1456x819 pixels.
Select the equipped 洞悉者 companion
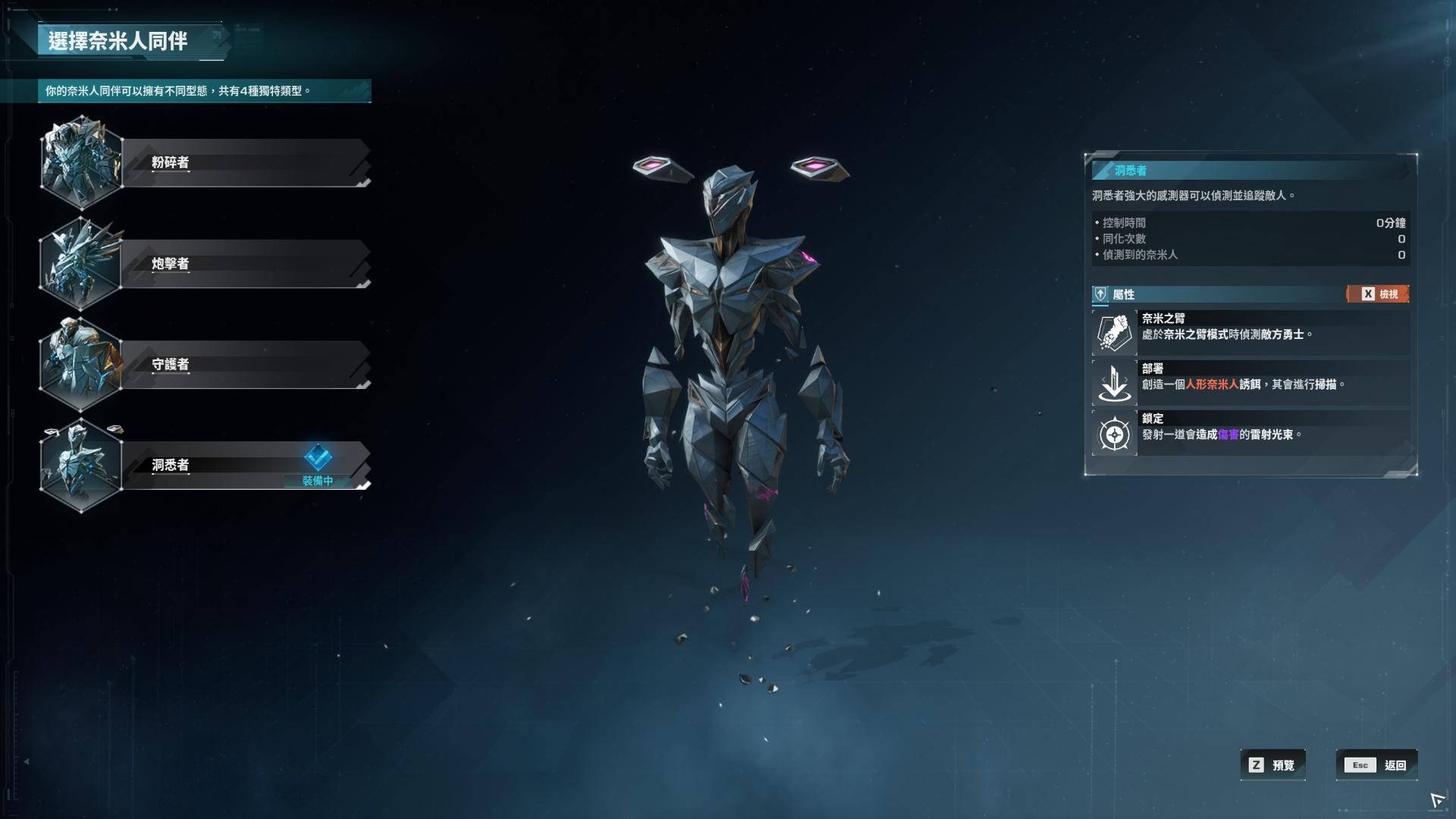click(227, 465)
